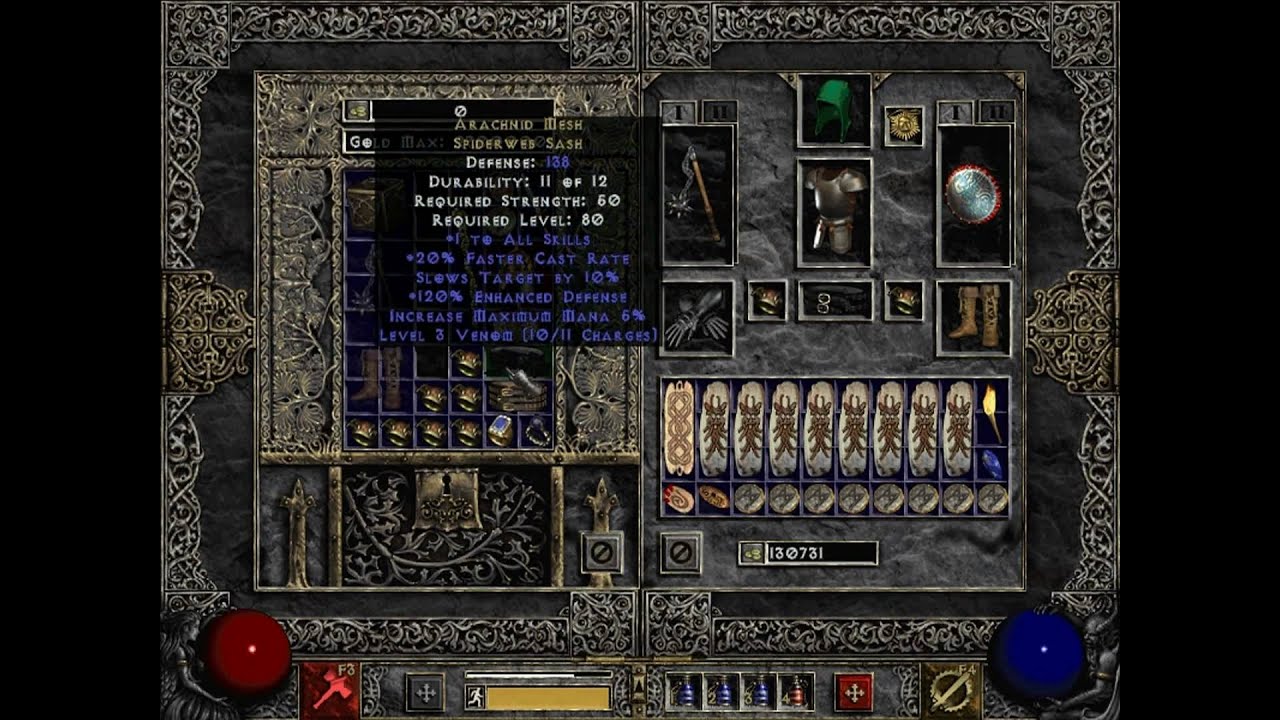Click the equipped leather boots

[973, 318]
